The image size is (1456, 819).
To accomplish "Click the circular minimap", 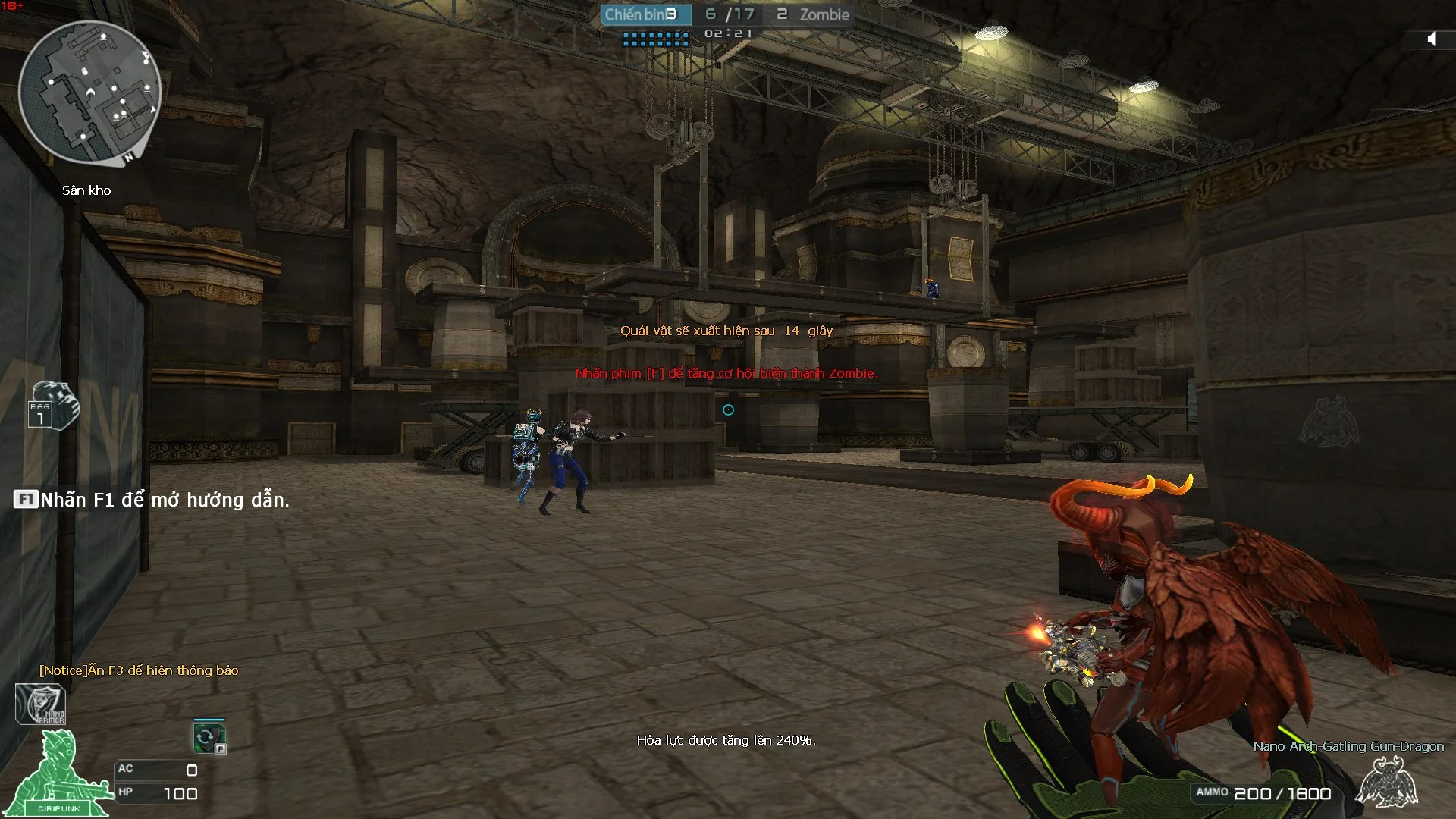I will [89, 93].
